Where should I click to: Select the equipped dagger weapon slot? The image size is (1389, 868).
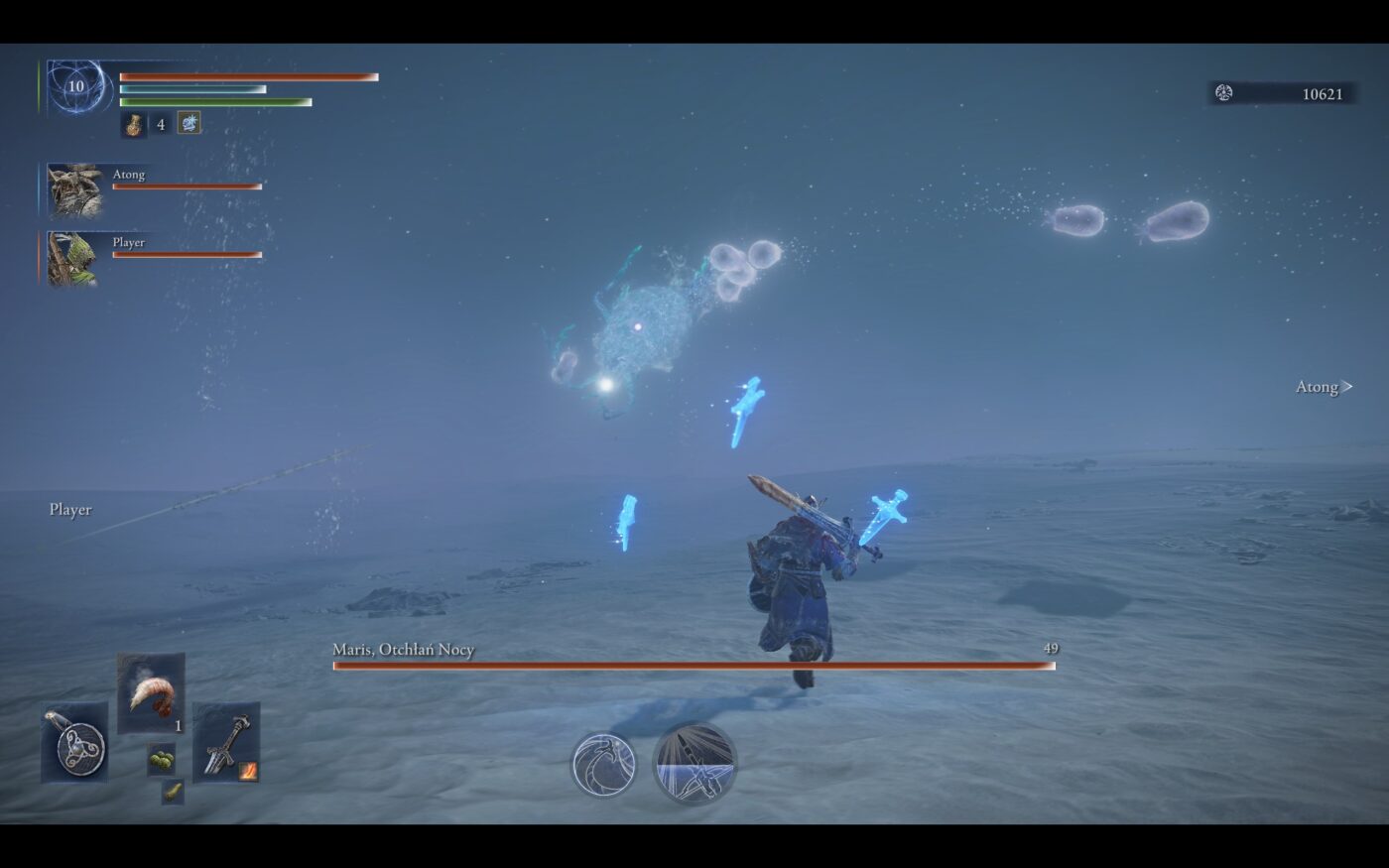225,742
